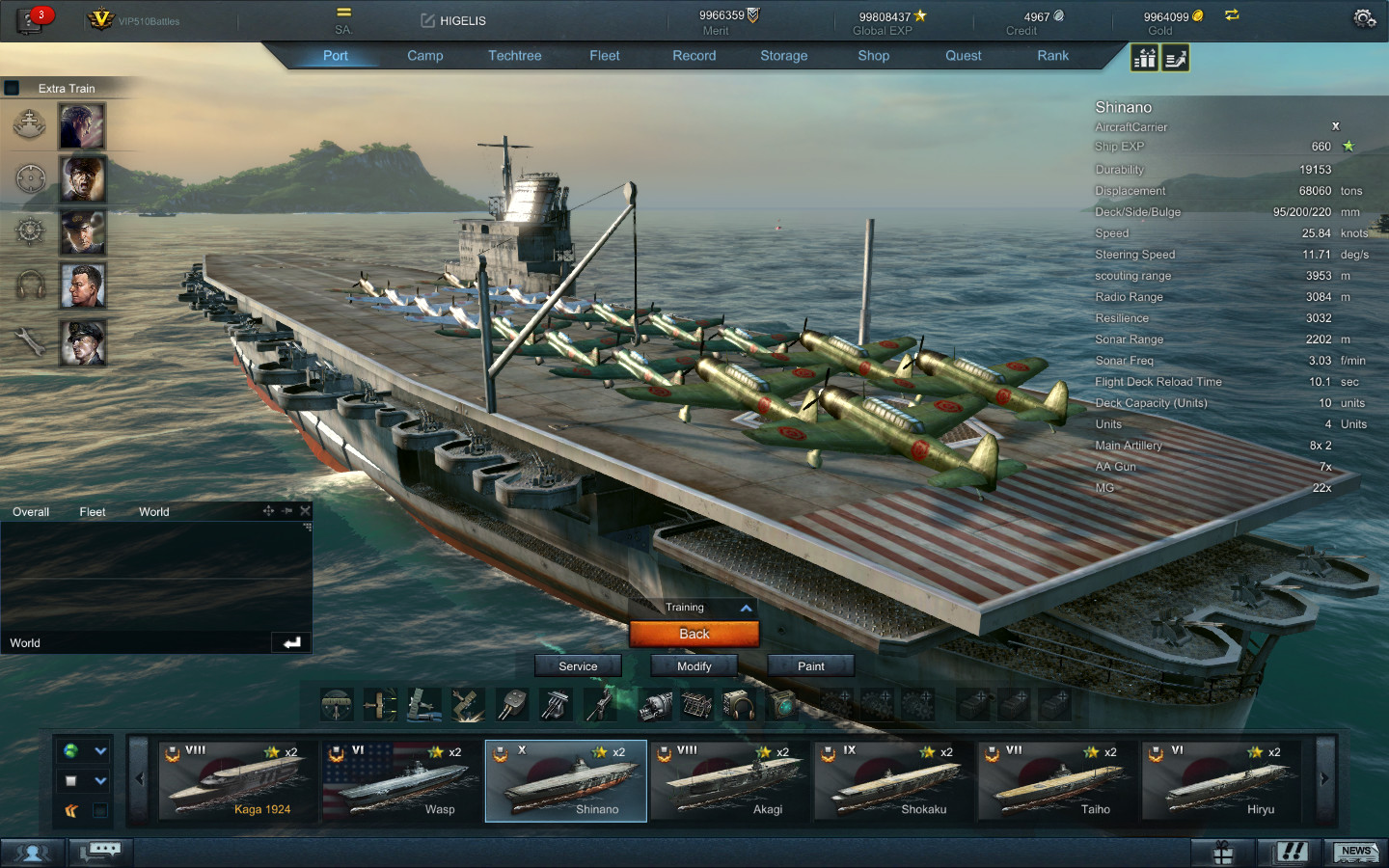Open the Quest tab
The width and height of the screenshot is (1389, 868).
click(x=963, y=56)
